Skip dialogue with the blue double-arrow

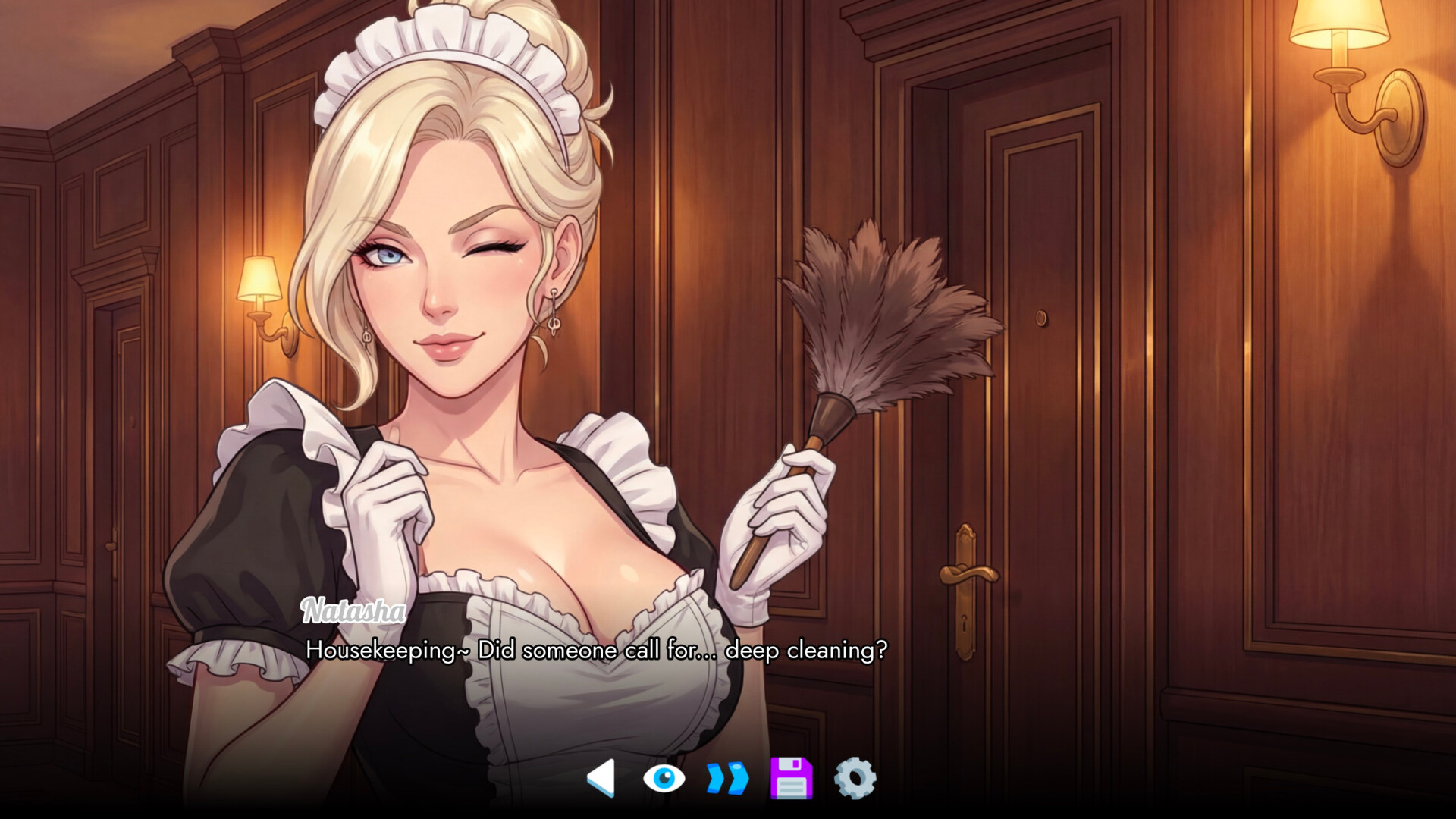[x=727, y=779]
